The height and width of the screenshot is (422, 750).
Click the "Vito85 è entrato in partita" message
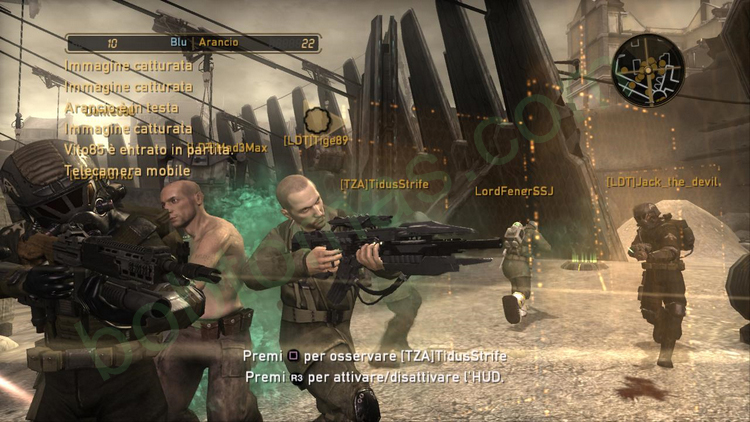(148, 149)
